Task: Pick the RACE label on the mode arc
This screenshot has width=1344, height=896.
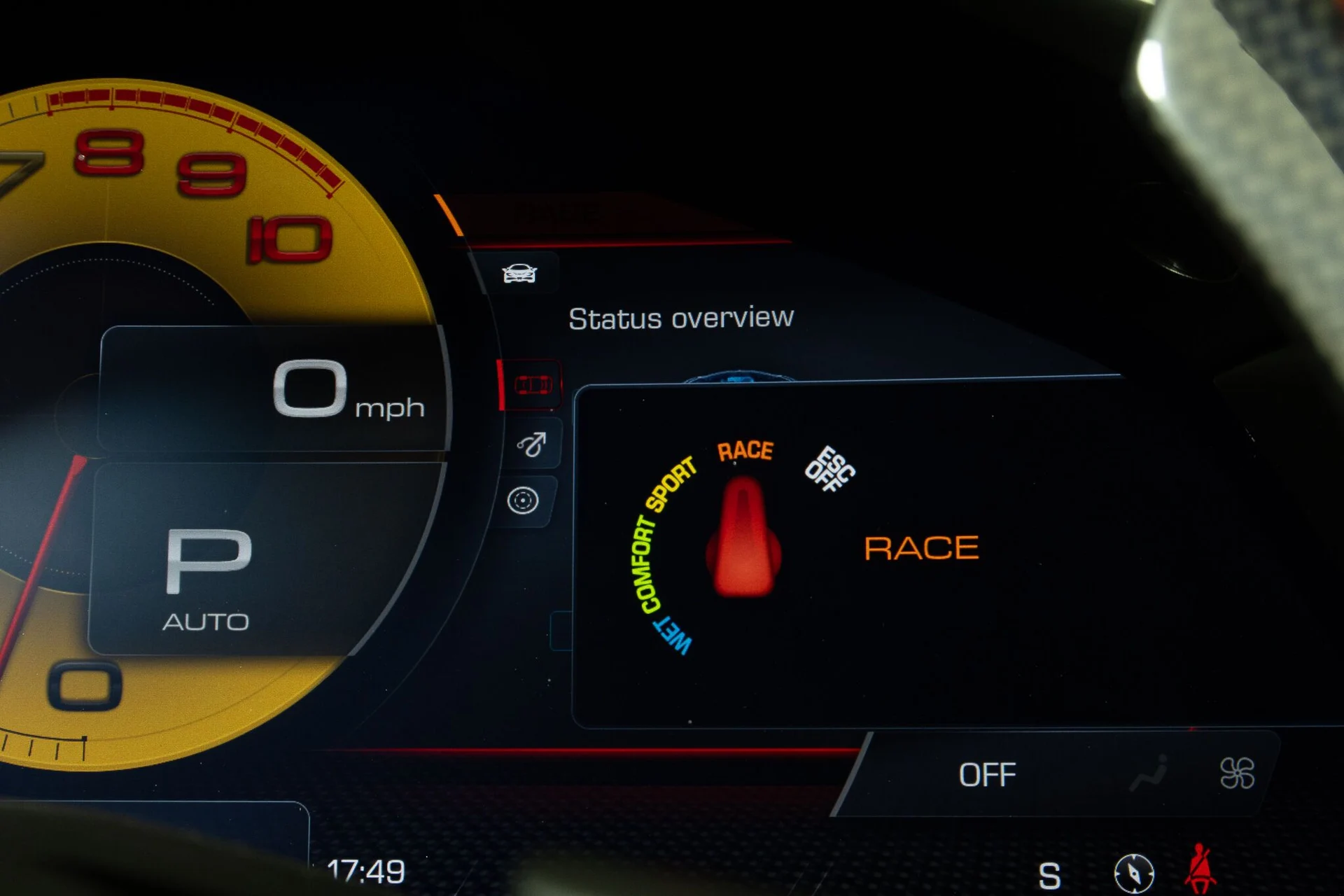Action: [x=745, y=451]
